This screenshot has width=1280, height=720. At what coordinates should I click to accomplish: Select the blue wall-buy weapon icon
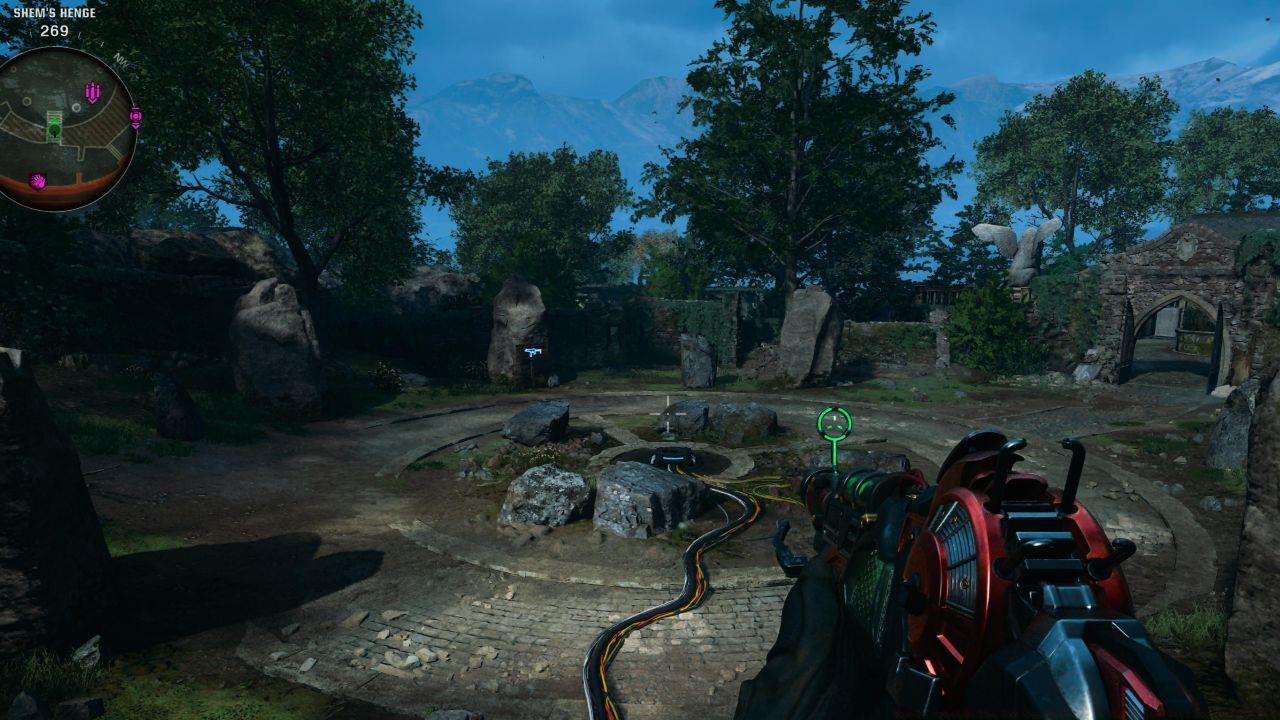point(532,351)
